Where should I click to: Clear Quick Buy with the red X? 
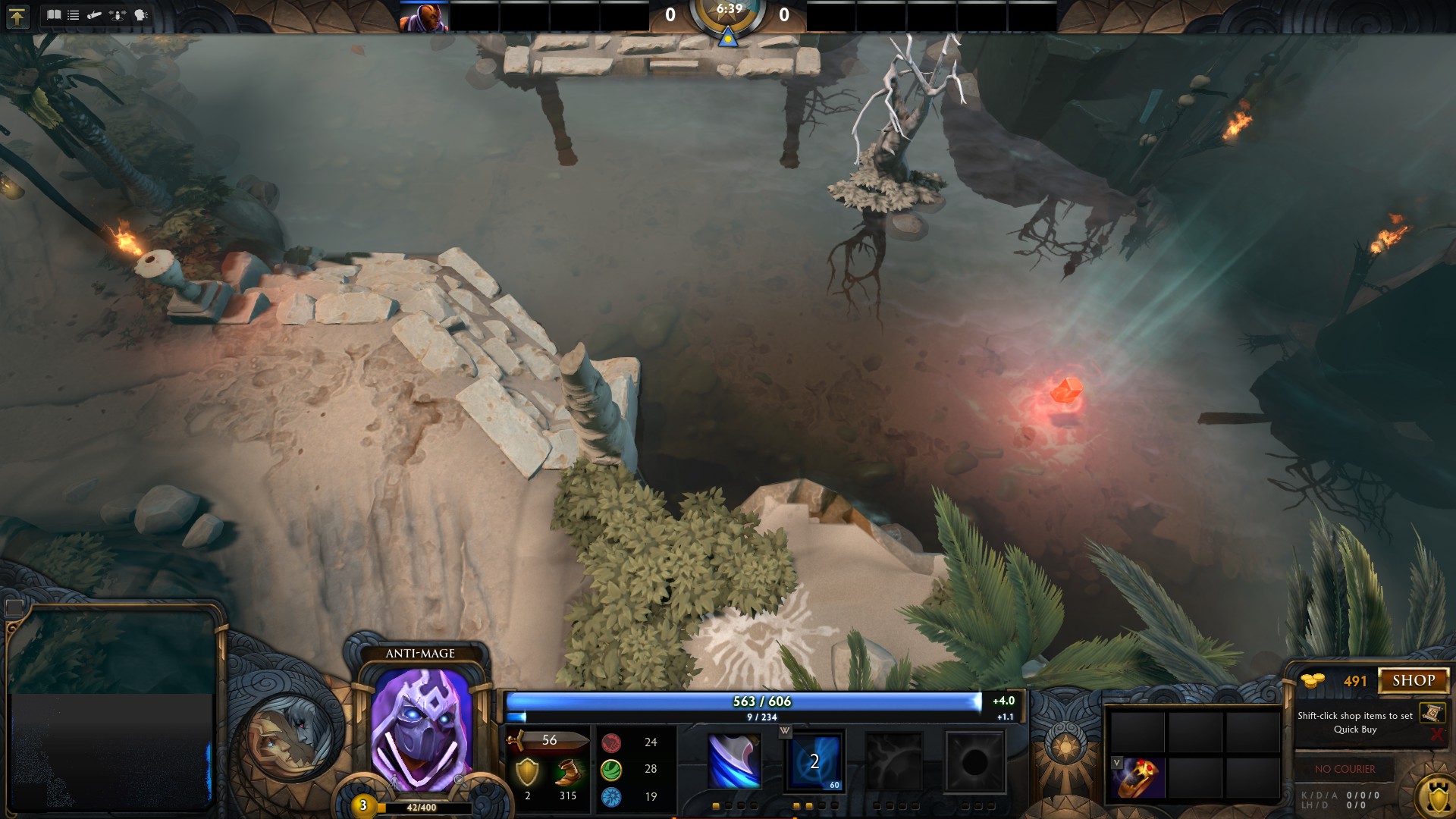pyautogui.click(x=1436, y=734)
